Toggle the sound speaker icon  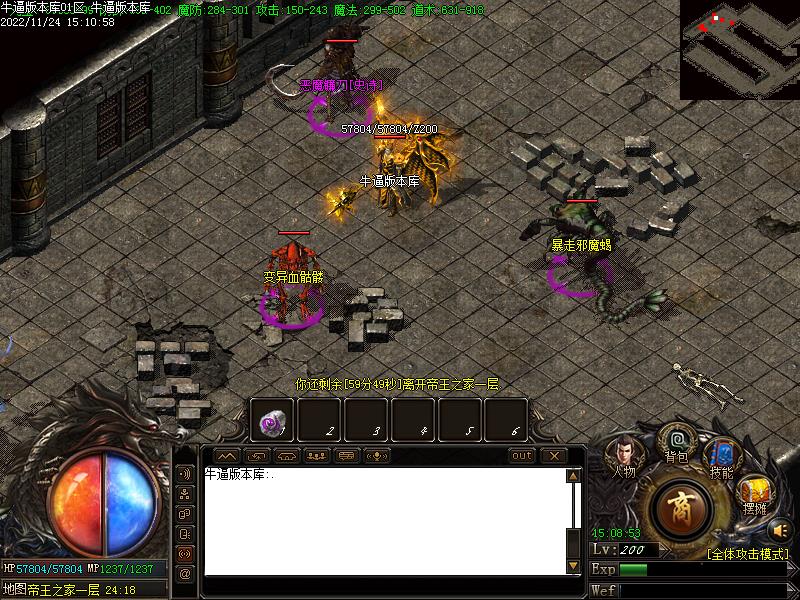(781, 530)
